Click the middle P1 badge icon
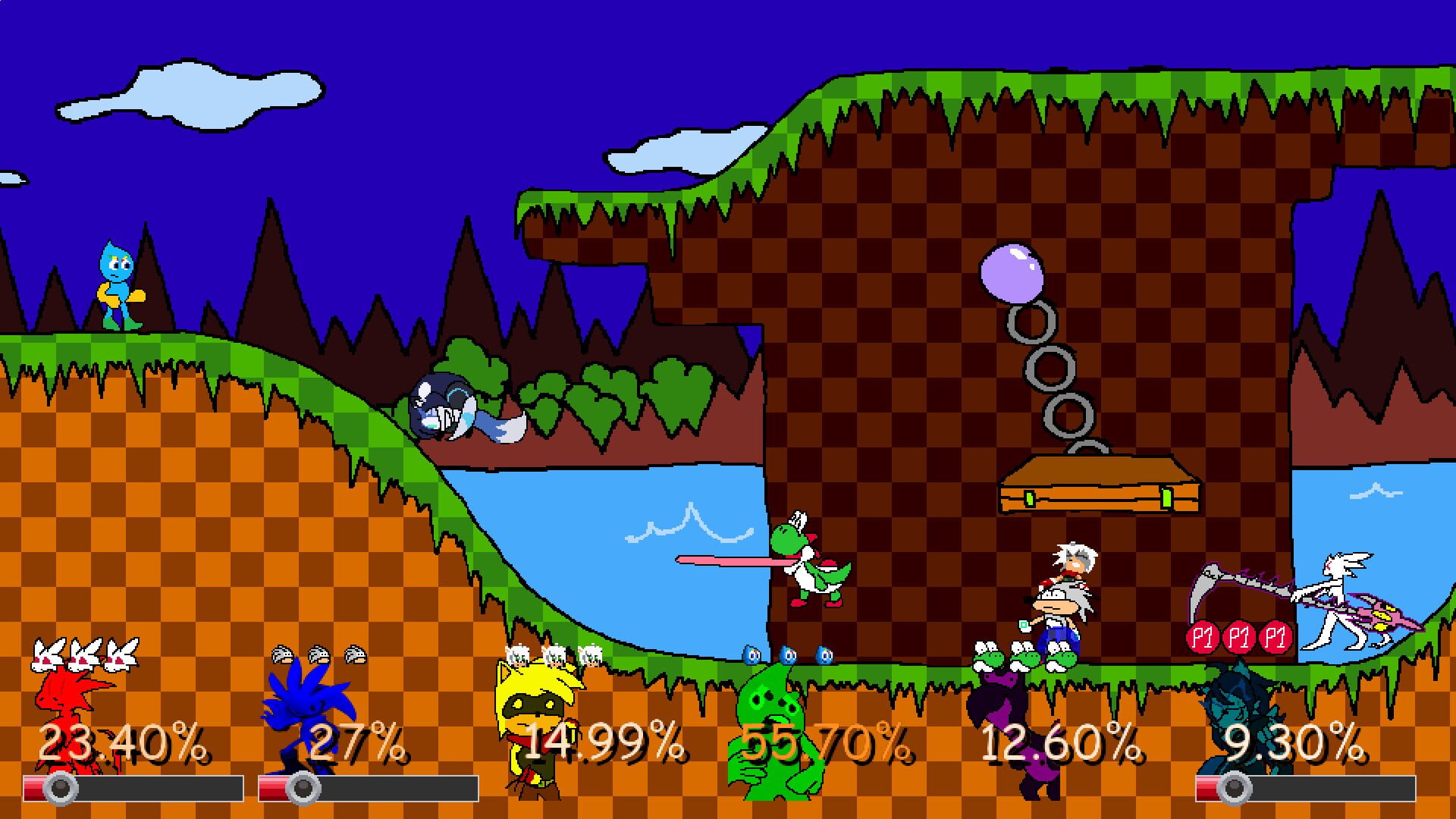 coord(1241,638)
